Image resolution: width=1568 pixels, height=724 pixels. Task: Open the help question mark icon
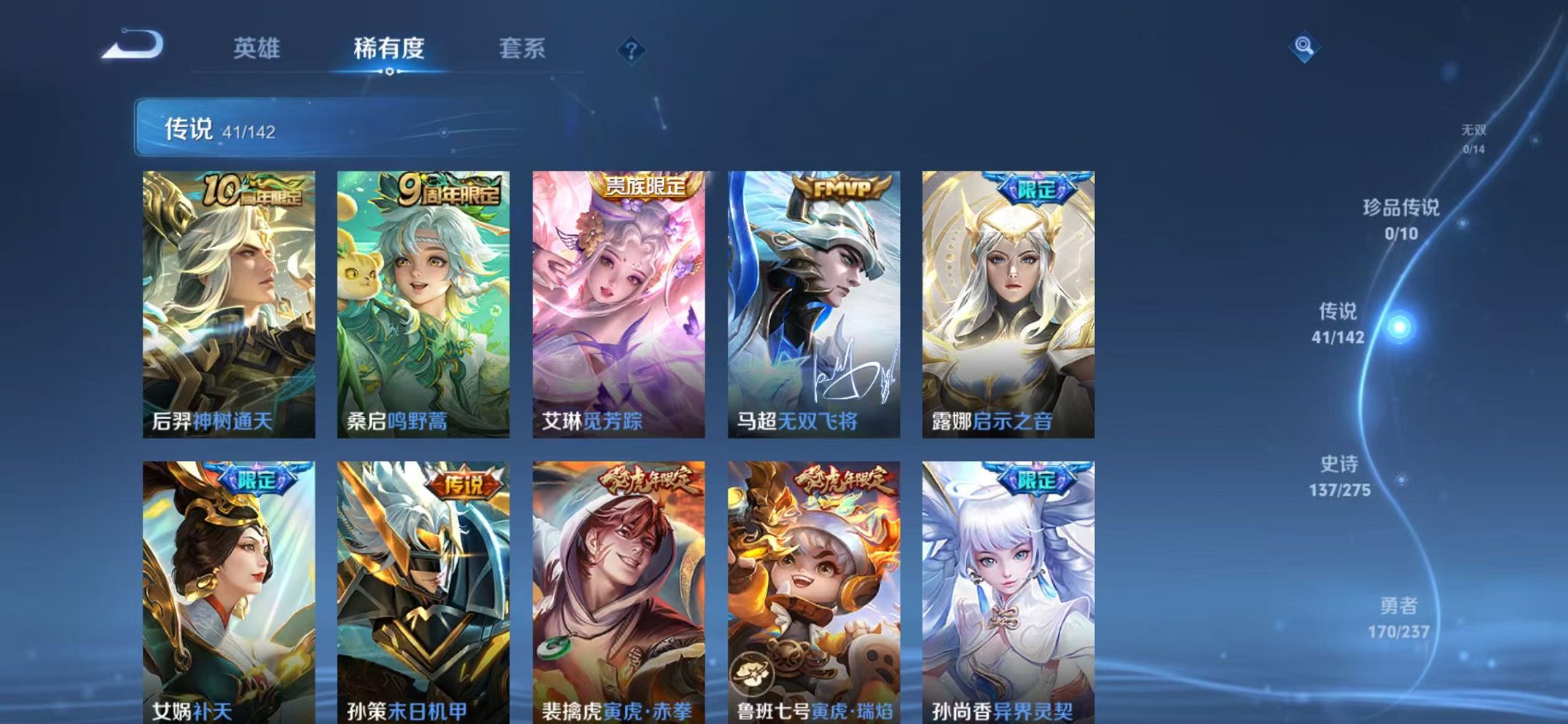click(631, 50)
